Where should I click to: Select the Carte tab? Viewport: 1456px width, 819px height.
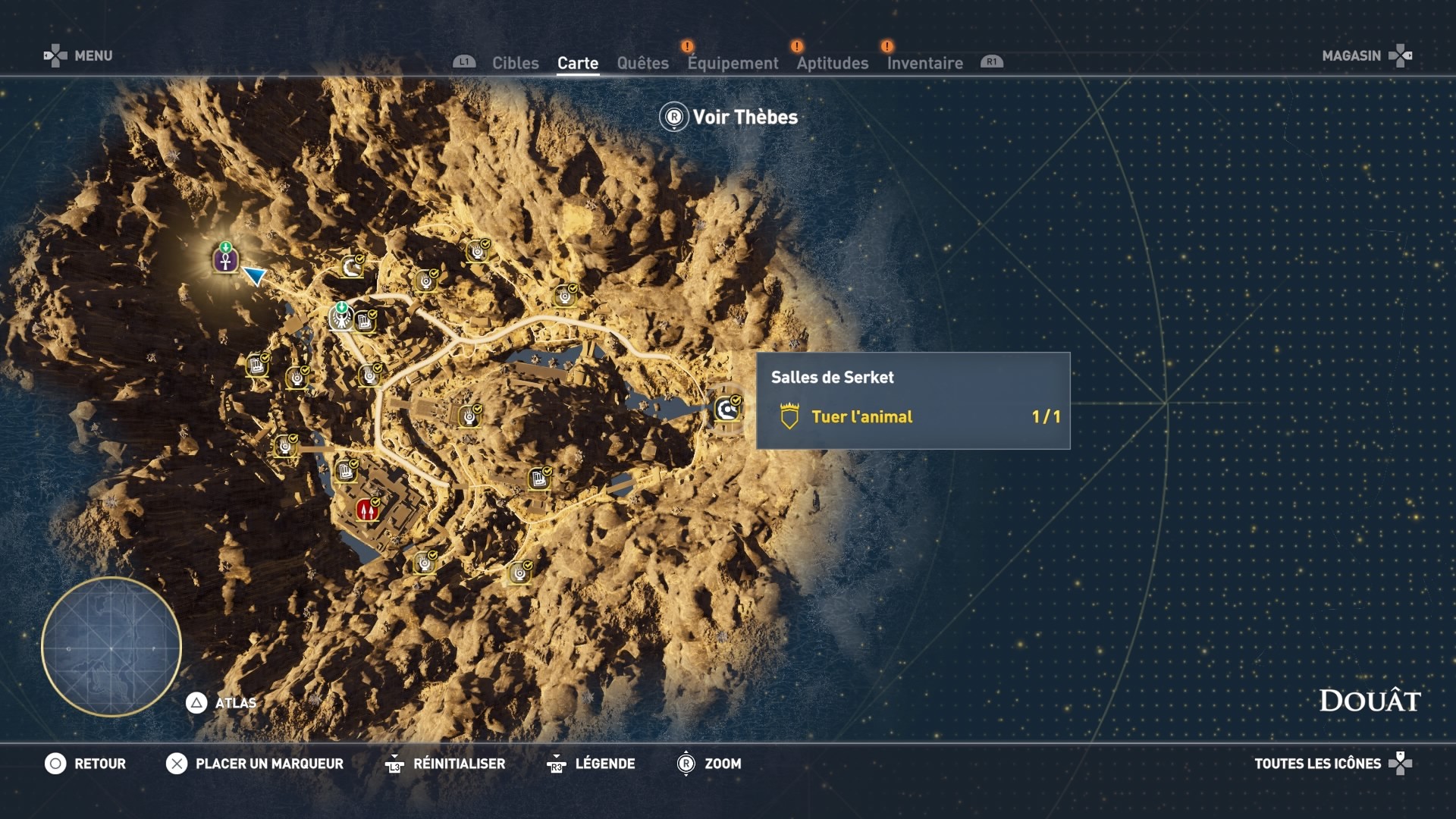(578, 63)
